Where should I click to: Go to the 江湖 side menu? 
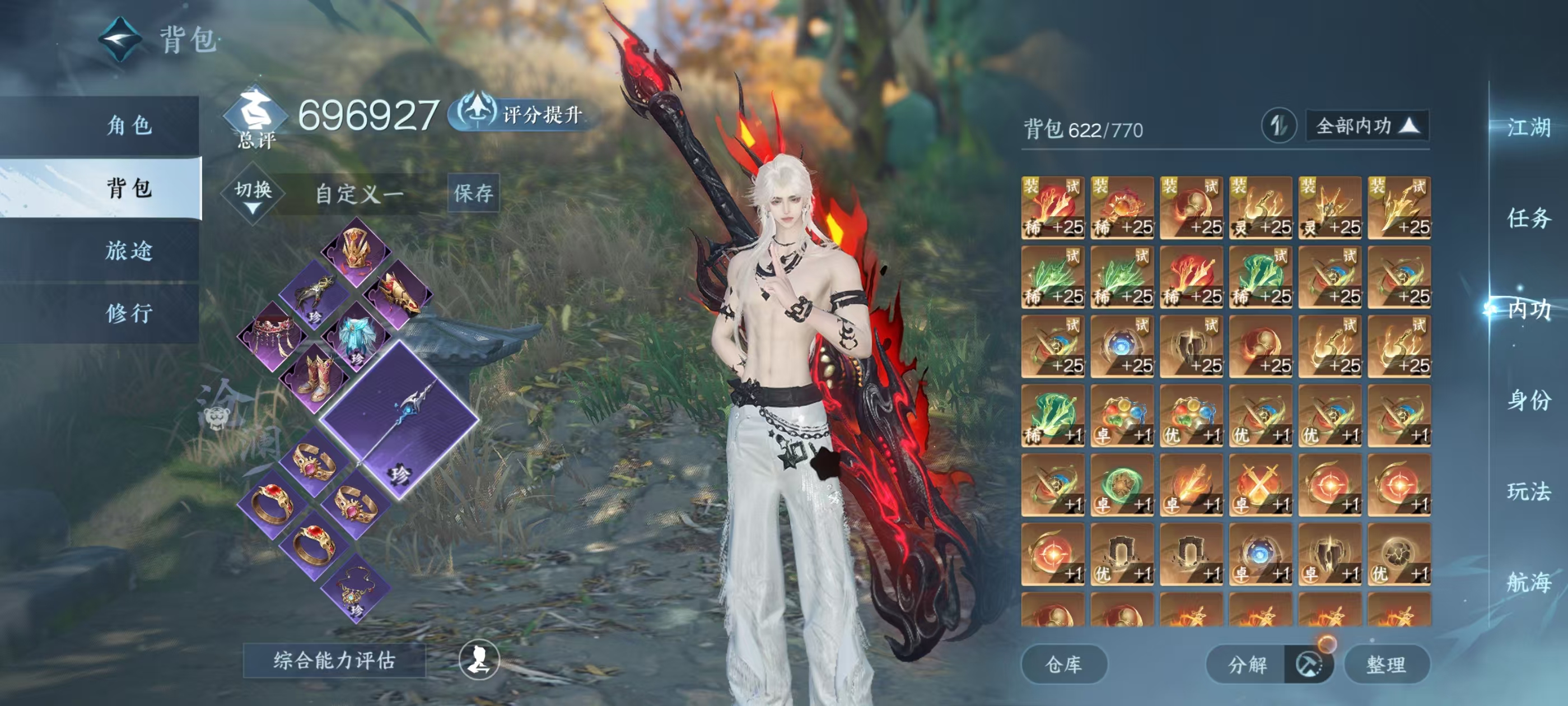1528,127
